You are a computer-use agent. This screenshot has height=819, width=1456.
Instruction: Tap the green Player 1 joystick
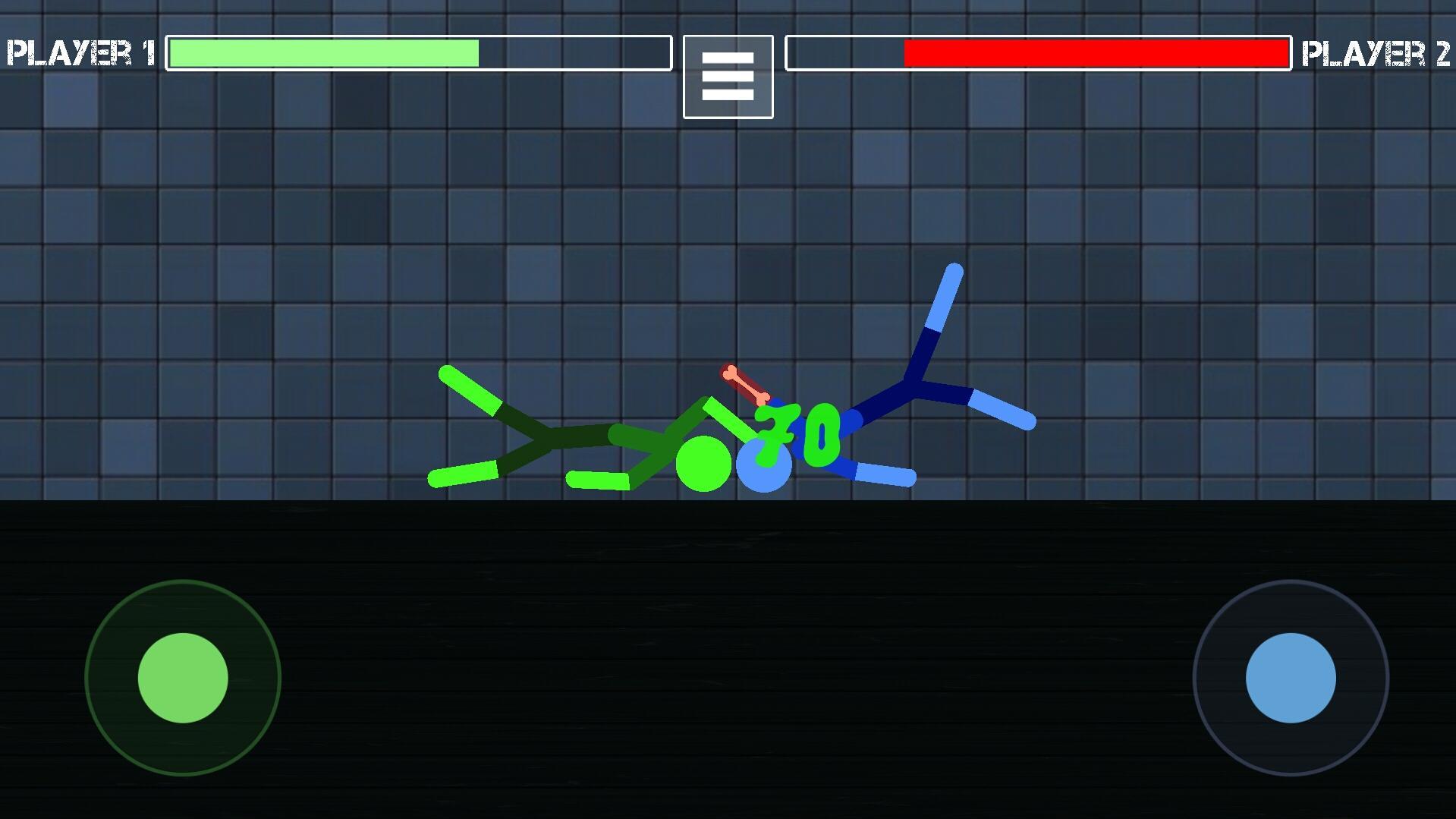[x=184, y=678]
